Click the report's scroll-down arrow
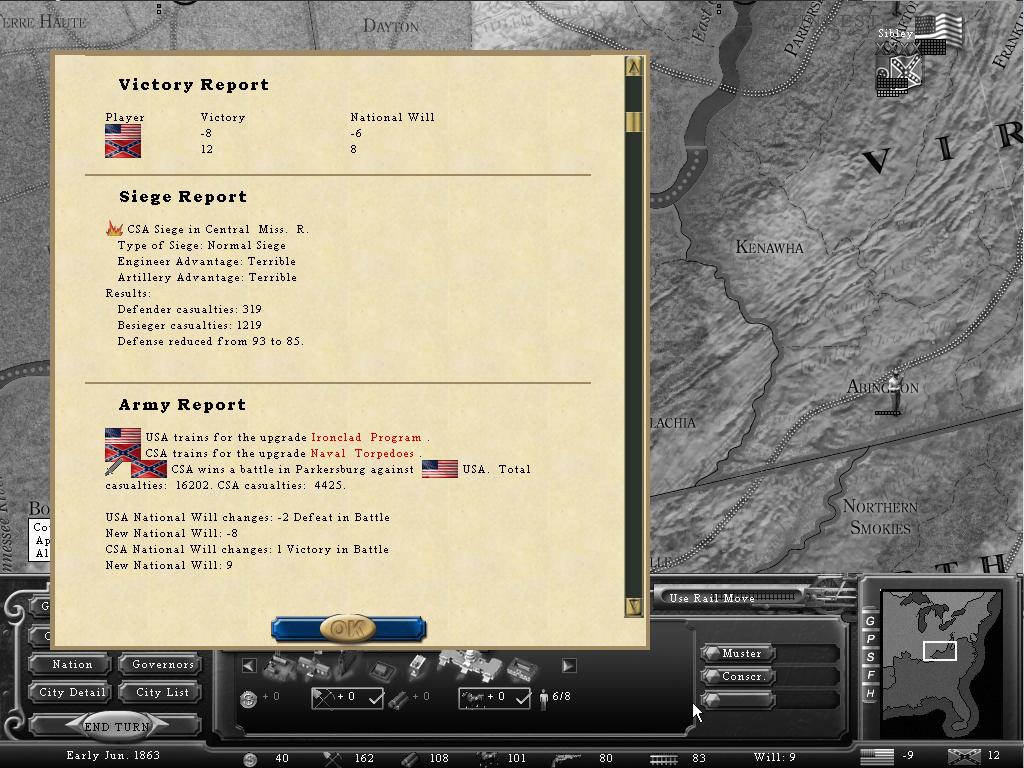Image resolution: width=1024 pixels, height=768 pixels. tap(633, 605)
